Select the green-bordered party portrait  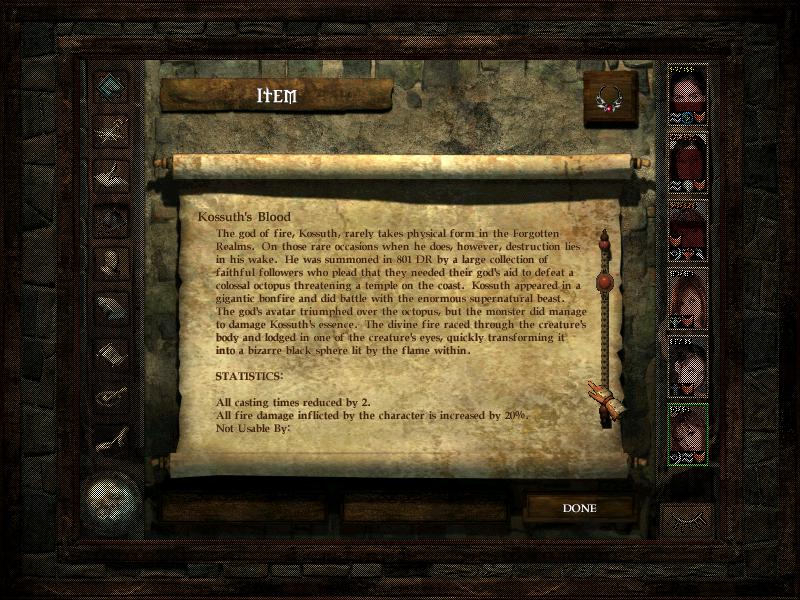tap(687, 434)
